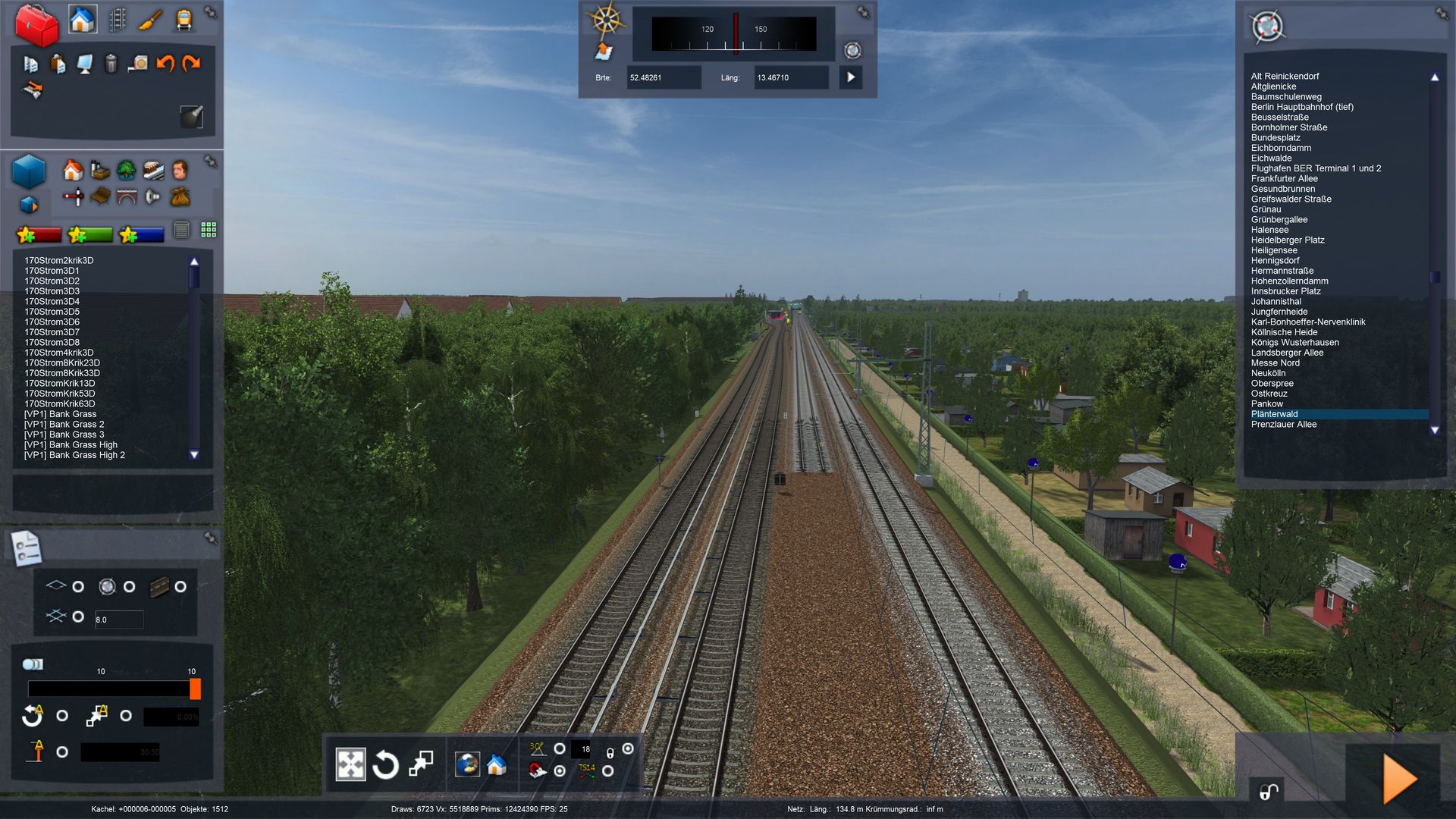Click the longitude Läng input field
The height and width of the screenshot is (819, 1456).
click(x=790, y=77)
